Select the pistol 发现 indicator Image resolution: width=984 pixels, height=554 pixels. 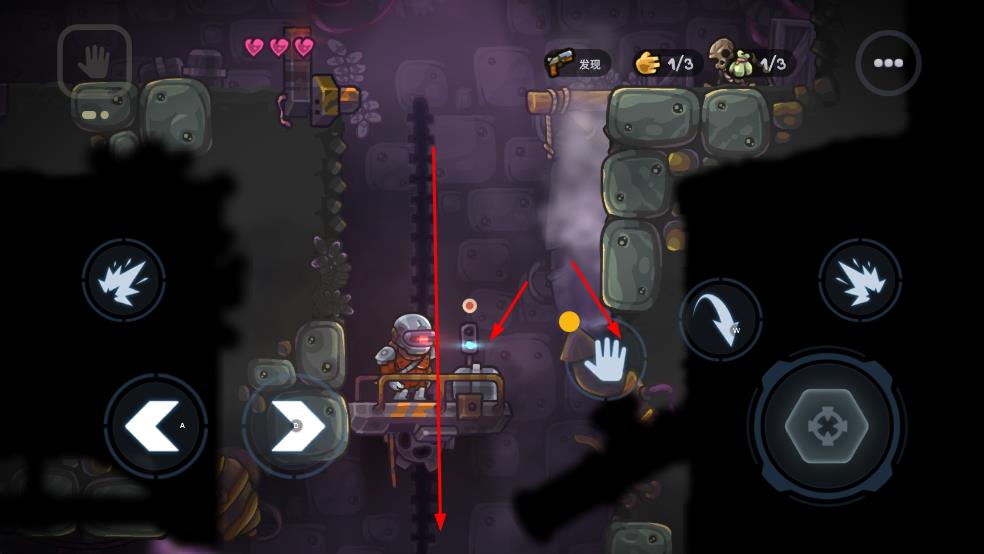pyautogui.click(x=577, y=64)
